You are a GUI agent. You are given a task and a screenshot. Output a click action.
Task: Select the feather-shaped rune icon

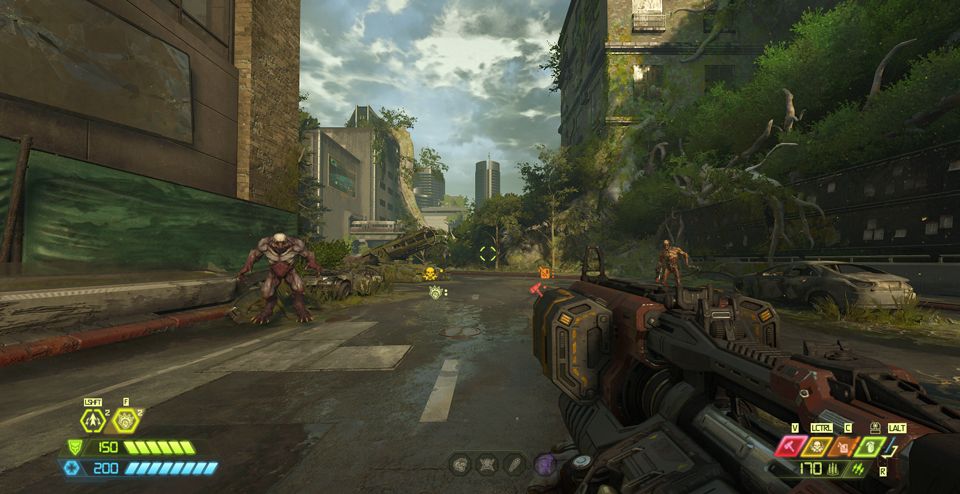516,463
